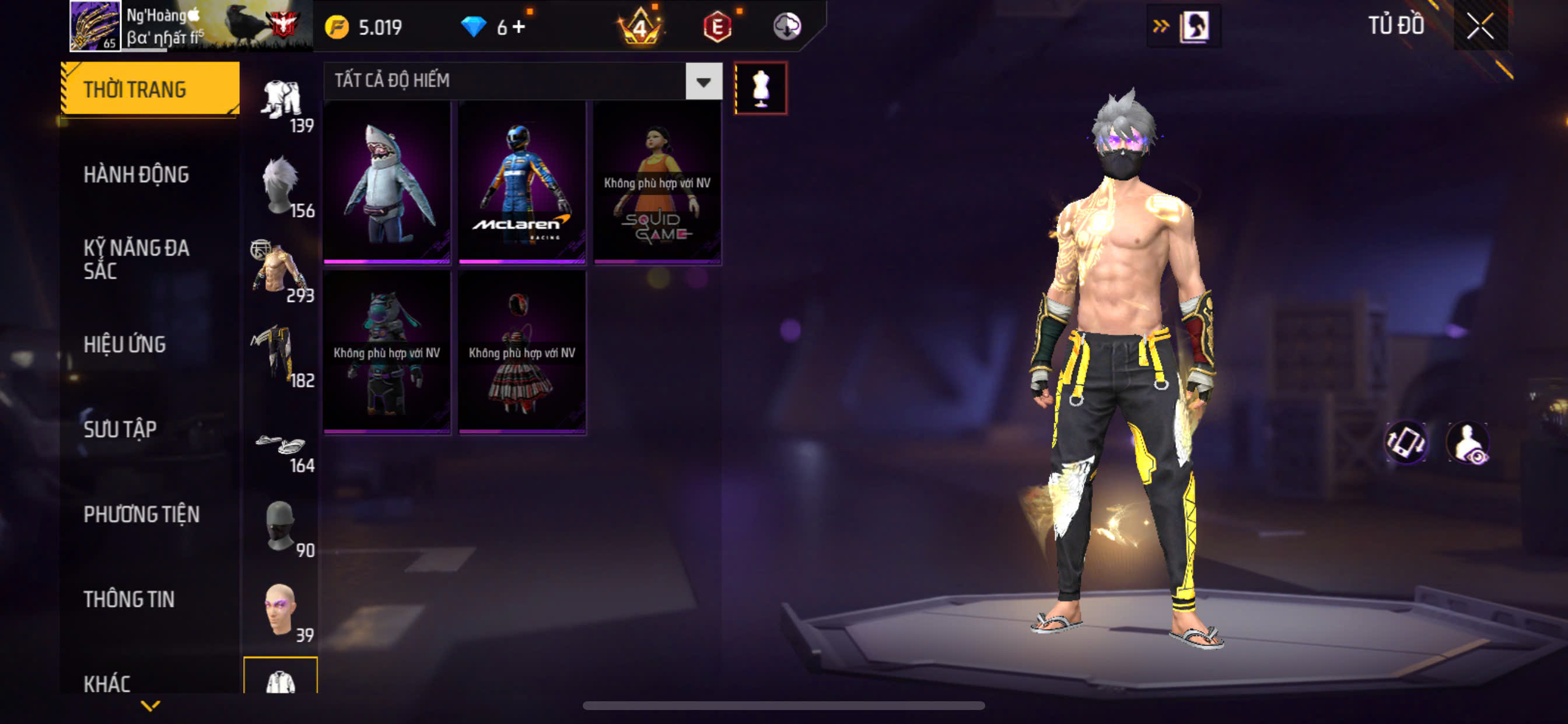This screenshot has width=1568, height=724.
Task: Choose the hair category with 156 items
Action: 281,185
